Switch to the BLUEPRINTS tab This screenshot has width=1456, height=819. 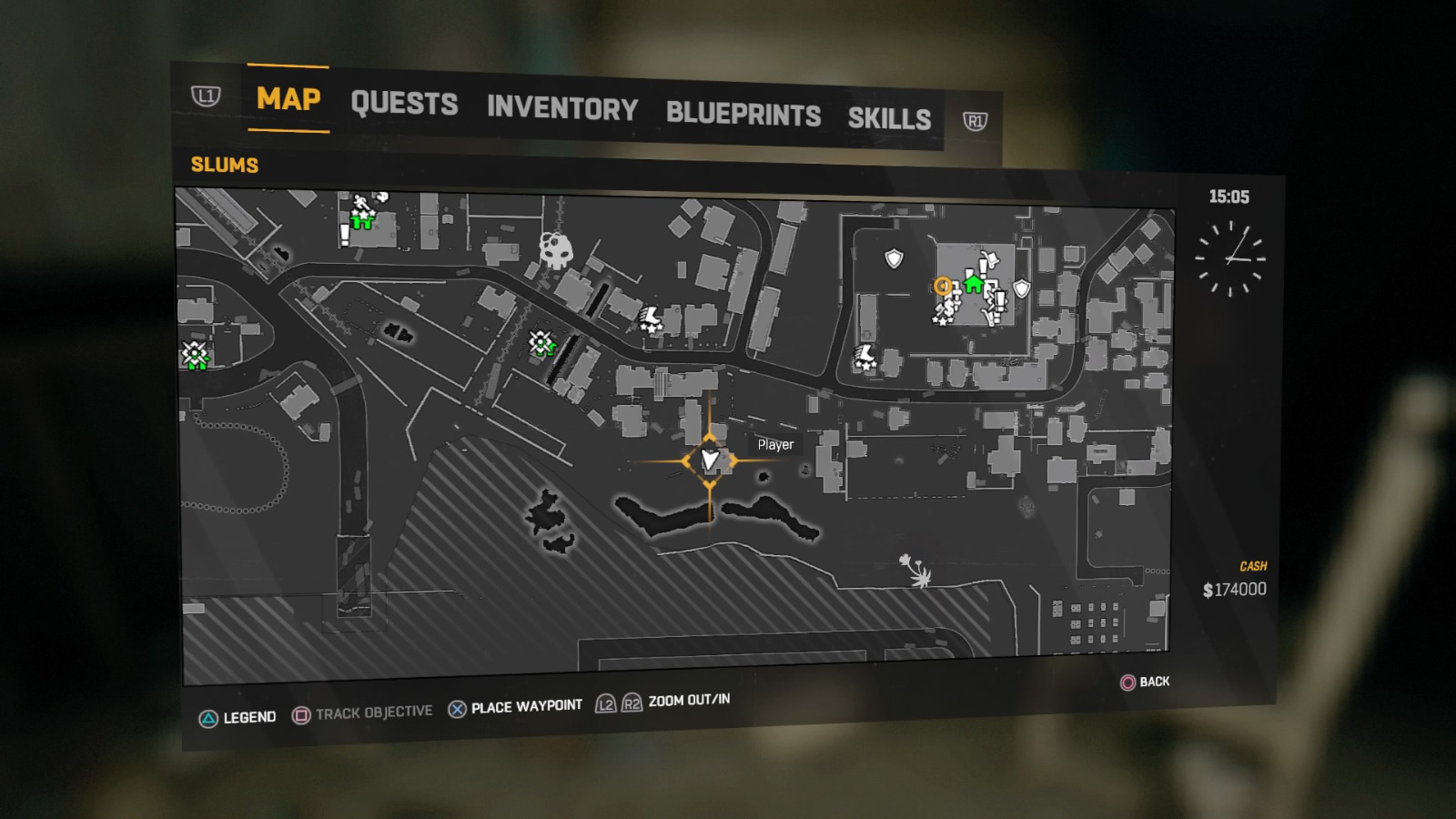(743, 115)
